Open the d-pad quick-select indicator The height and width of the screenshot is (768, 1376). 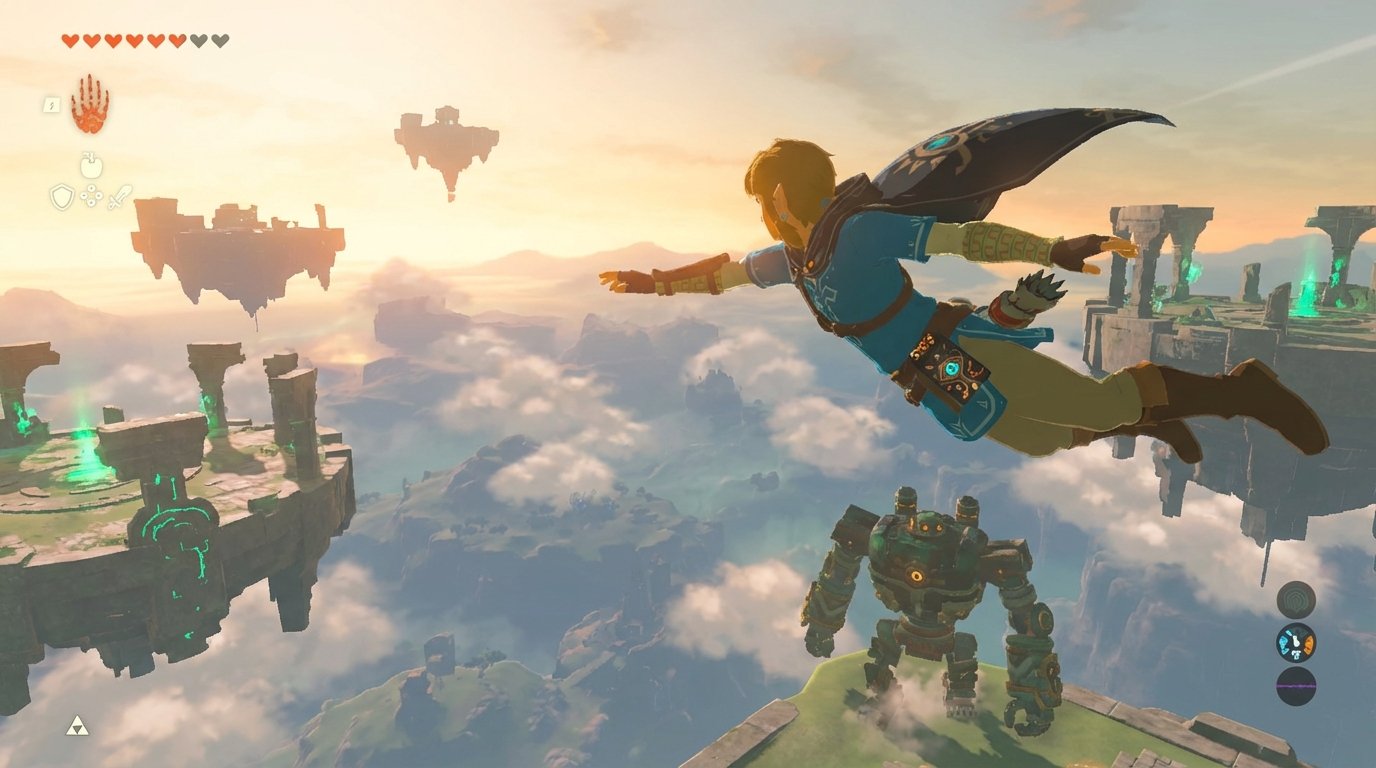91,196
